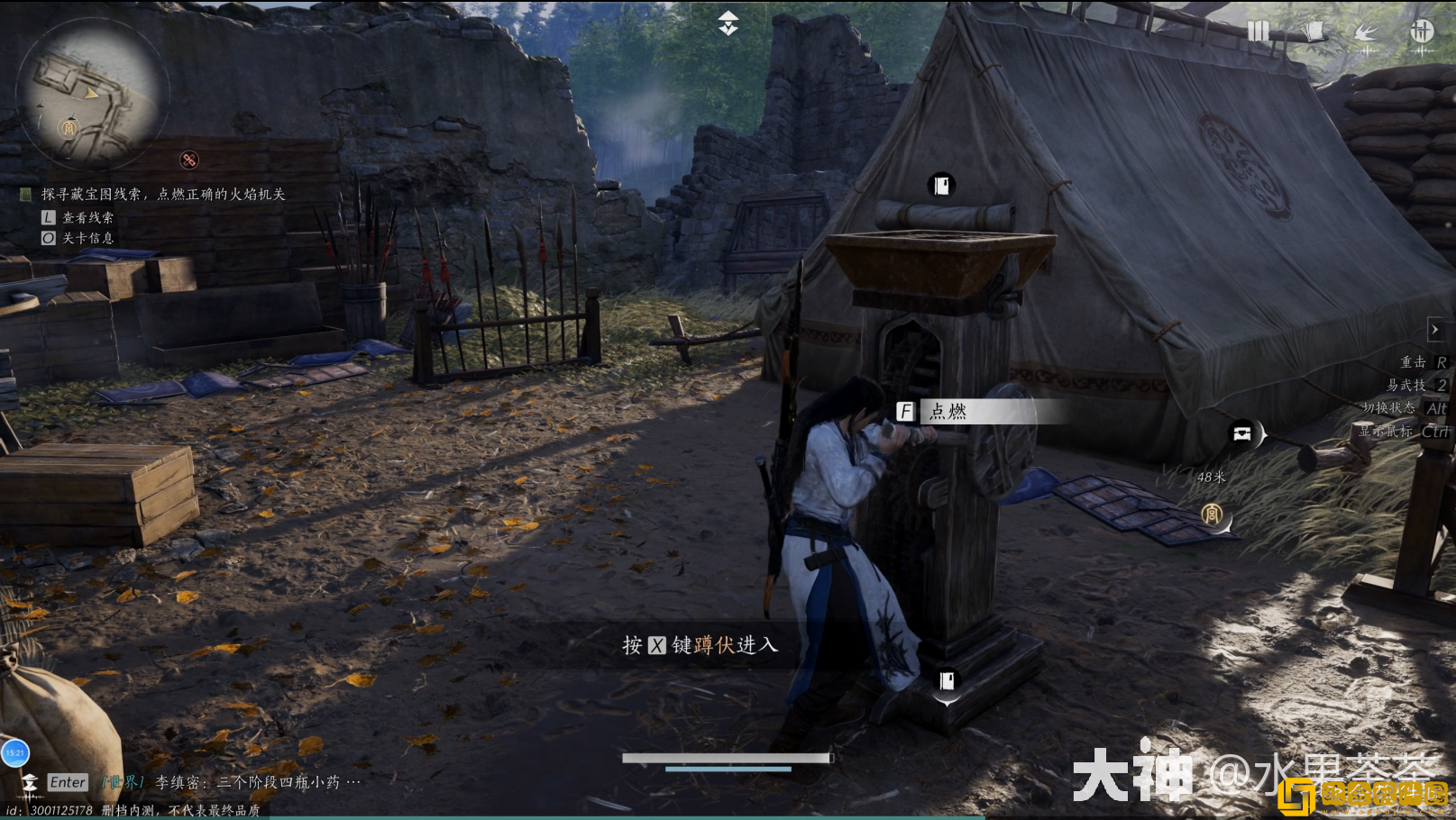Switch to the 世界 chat channel

tap(122, 782)
